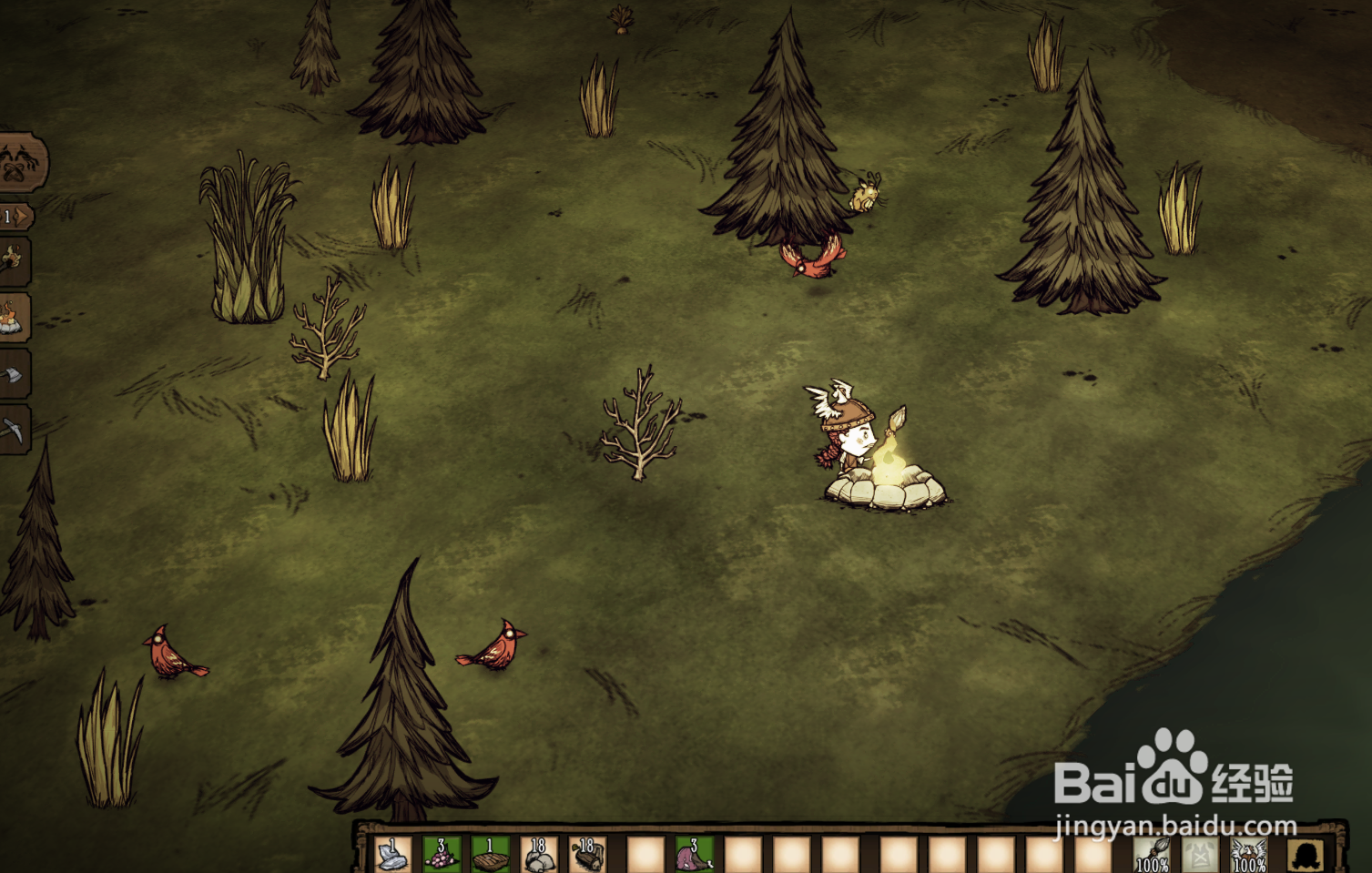Click the raw meat stack of three

pyautogui.click(x=694, y=856)
